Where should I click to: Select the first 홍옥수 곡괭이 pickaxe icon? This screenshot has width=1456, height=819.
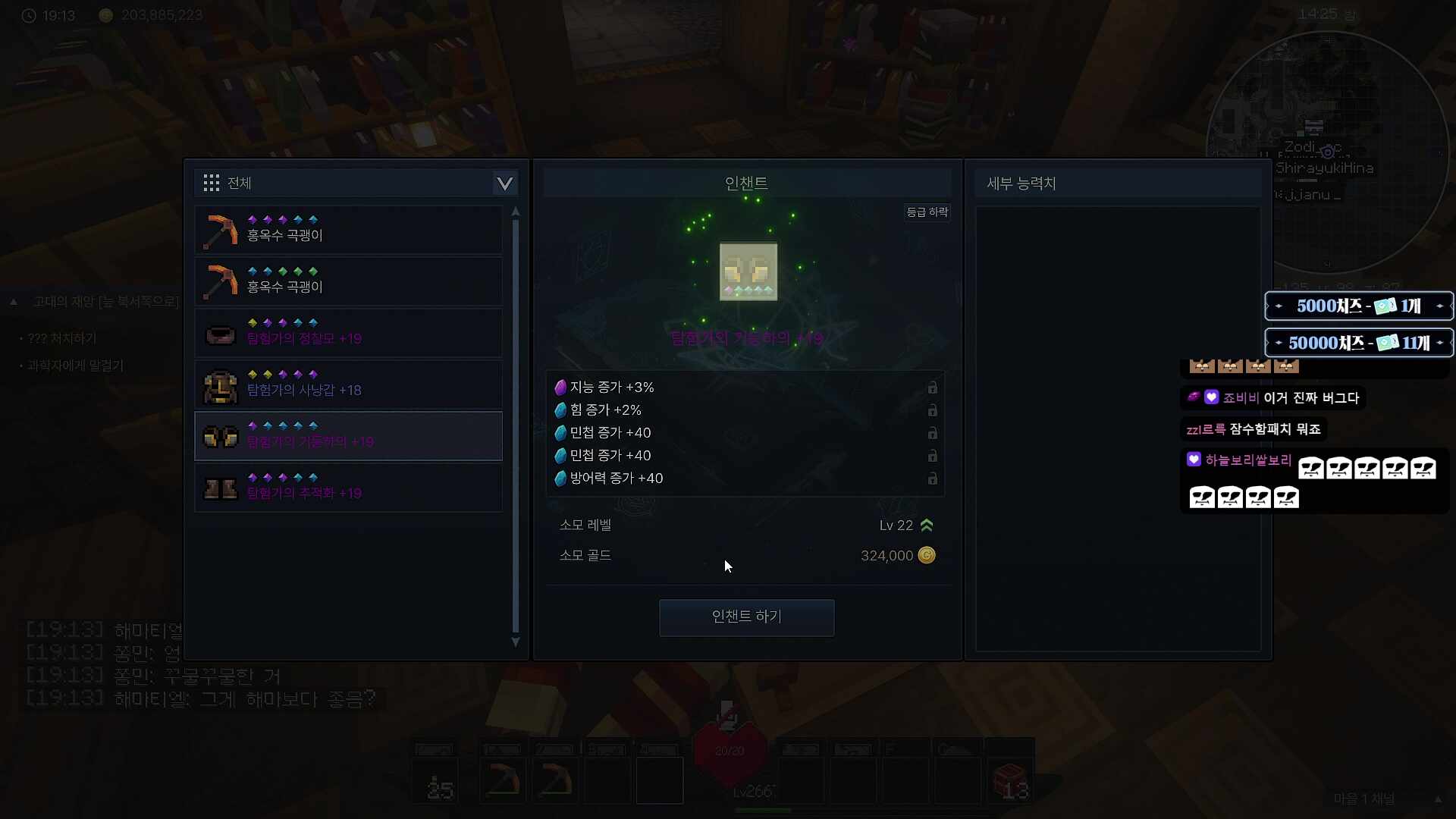[x=219, y=230]
